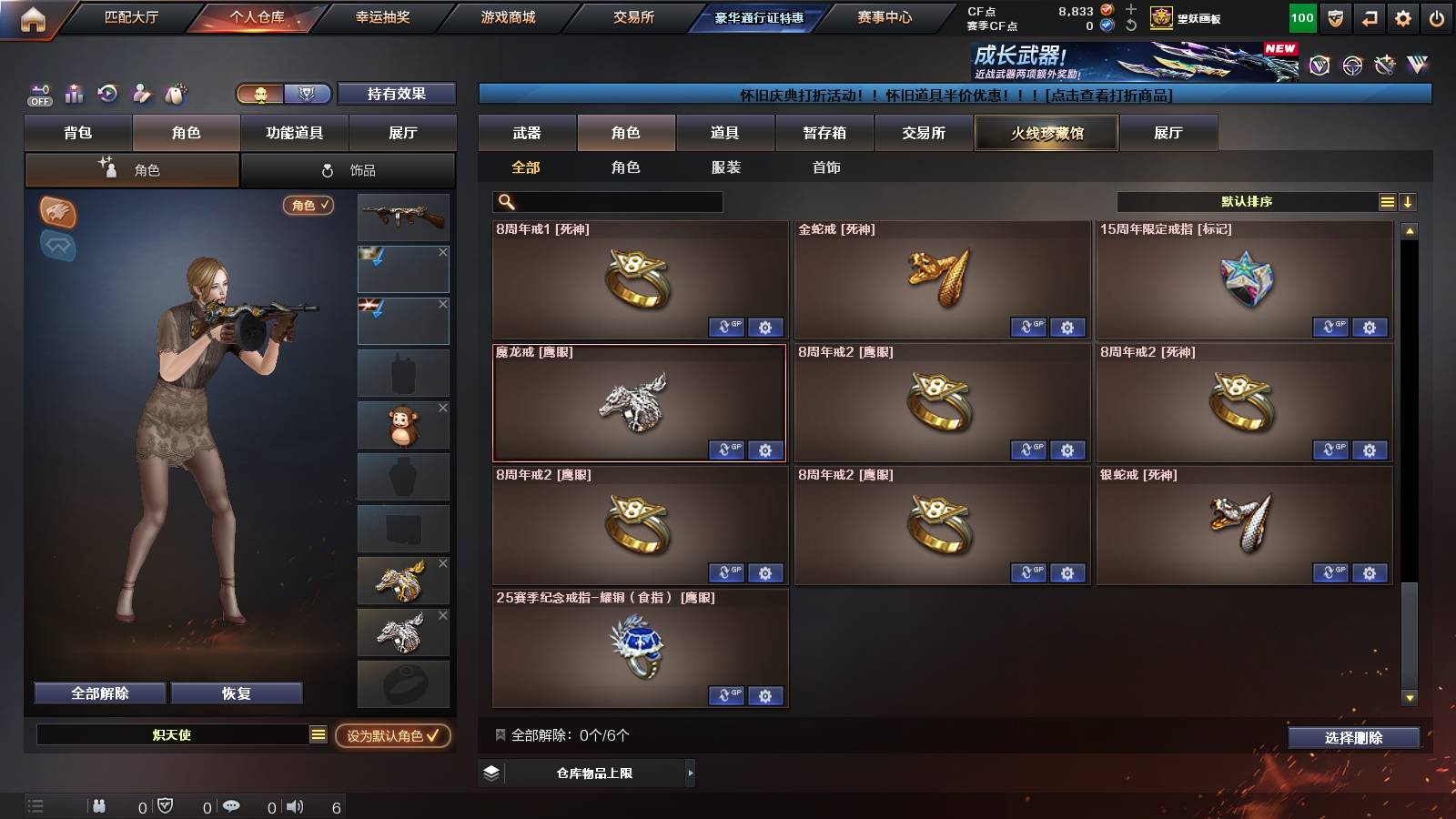Click the GP purchase icon on the 魔龙戒 card

click(727, 450)
